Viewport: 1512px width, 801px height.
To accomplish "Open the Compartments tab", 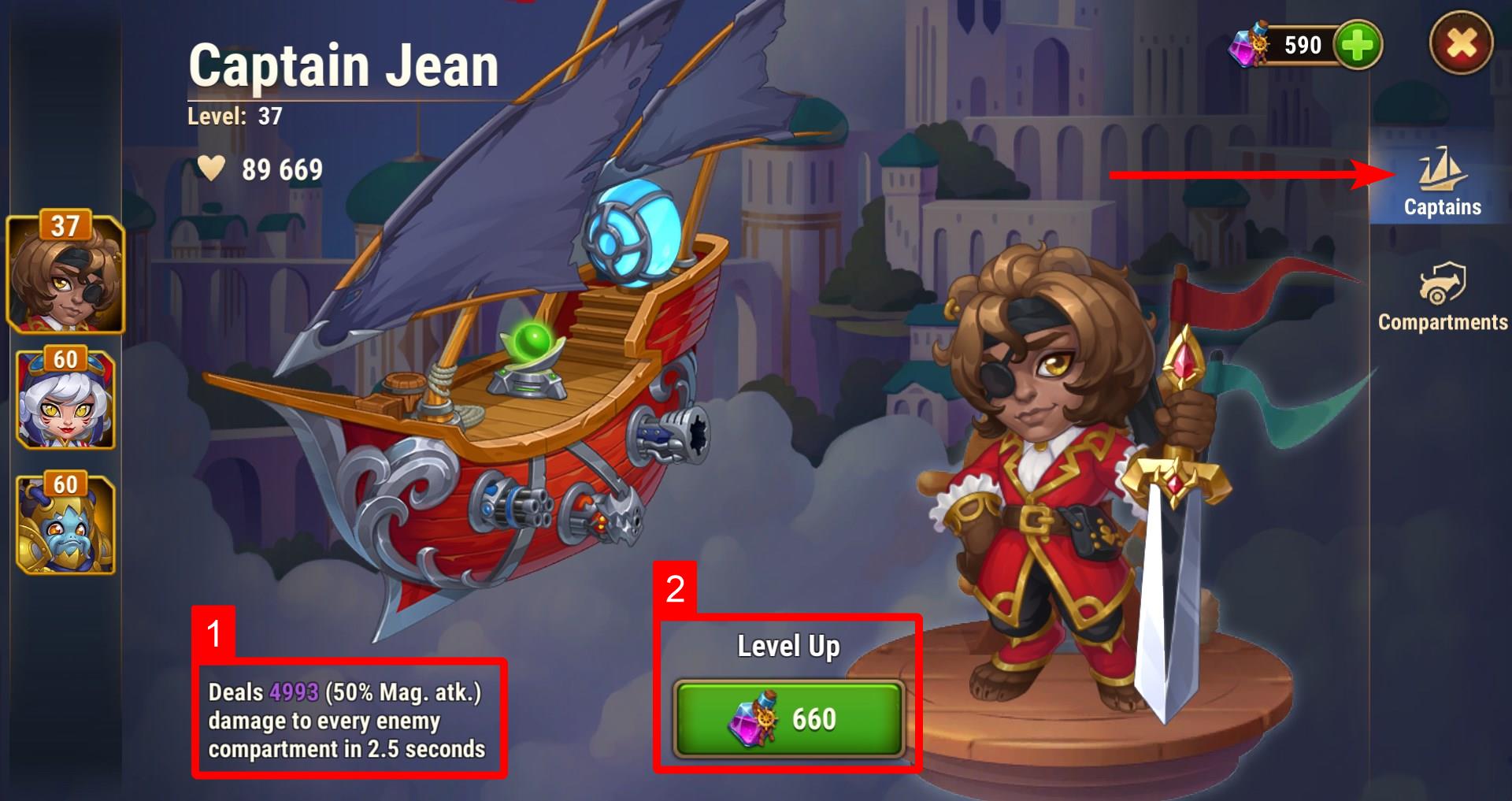I will coord(1442,298).
